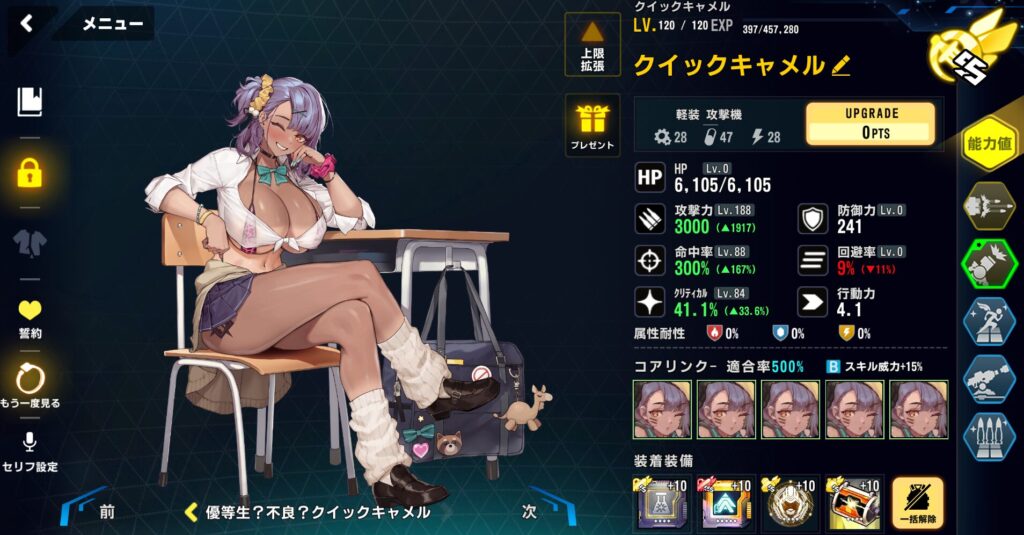Click the UPGRADE 0PTS button

[x=870, y=123]
